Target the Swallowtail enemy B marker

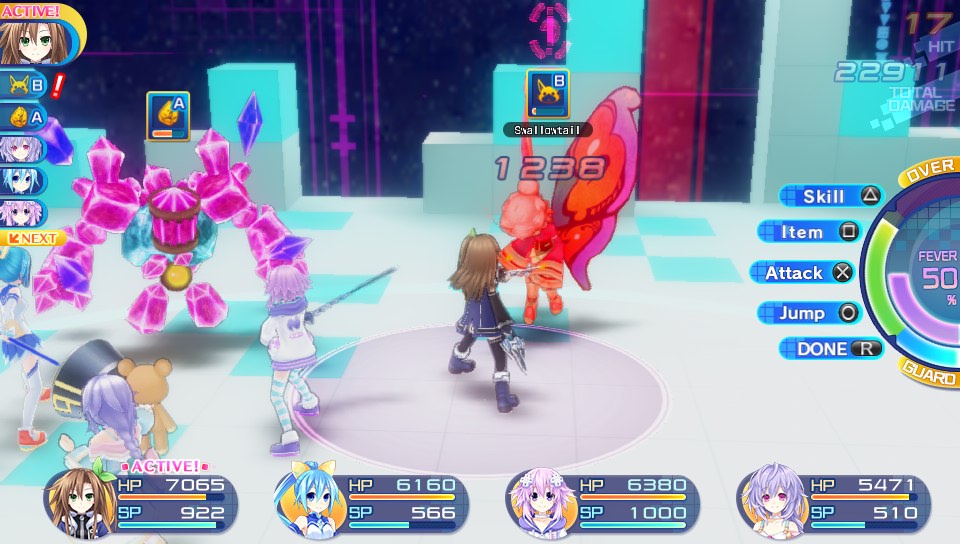pyautogui.click(x=547, y=94)
